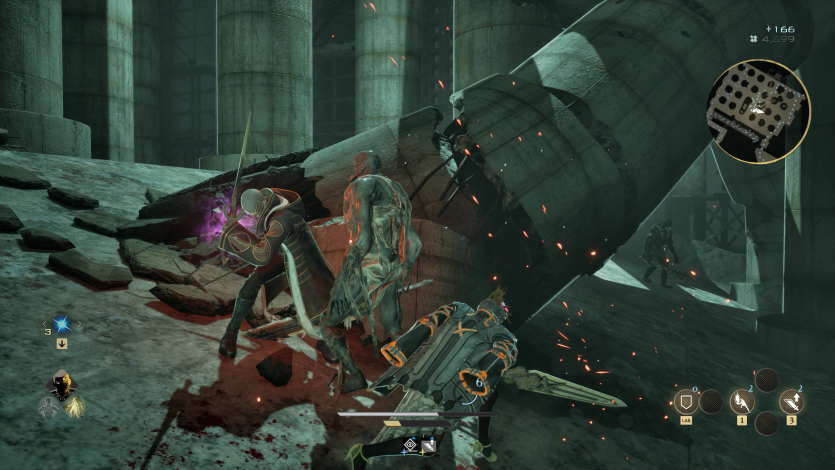Click the diamond eye buff icon
Image resolution: width=835 pixels, height=470 pixels.
(409, 443)
